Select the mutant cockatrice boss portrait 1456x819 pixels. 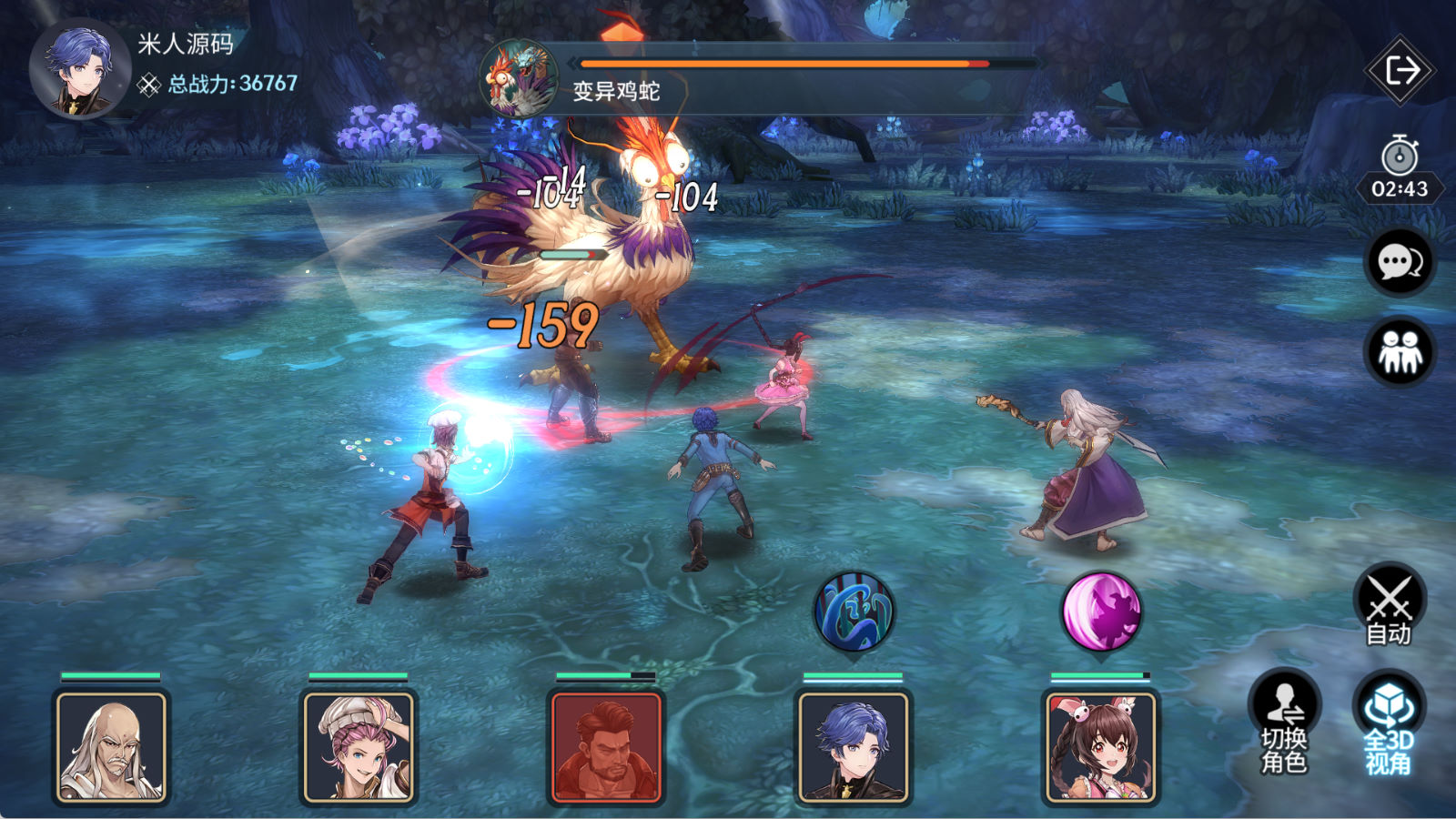tap(520, 78)
